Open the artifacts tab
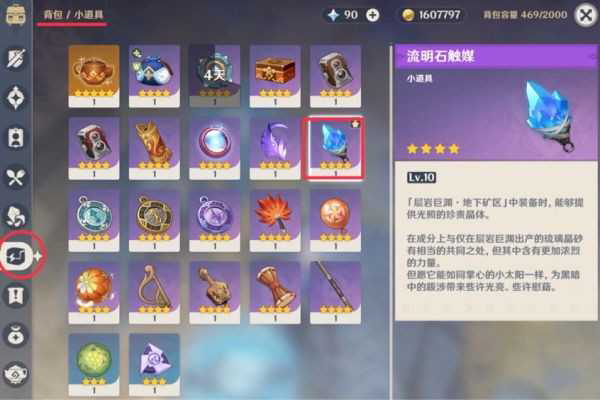Screen dimensions: 600x400 coord(16,97)
